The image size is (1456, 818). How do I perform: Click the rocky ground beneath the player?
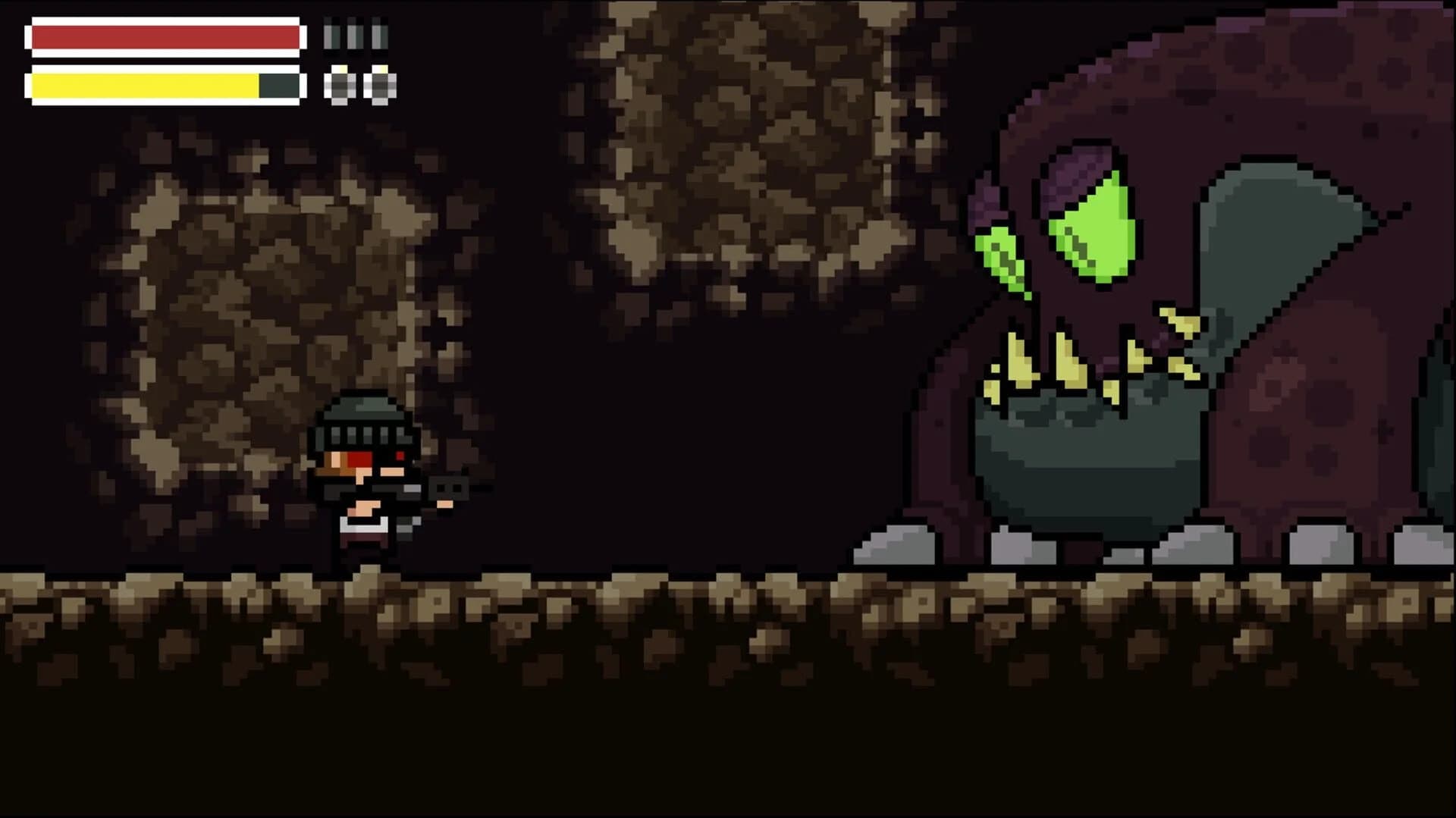[364, 606]
